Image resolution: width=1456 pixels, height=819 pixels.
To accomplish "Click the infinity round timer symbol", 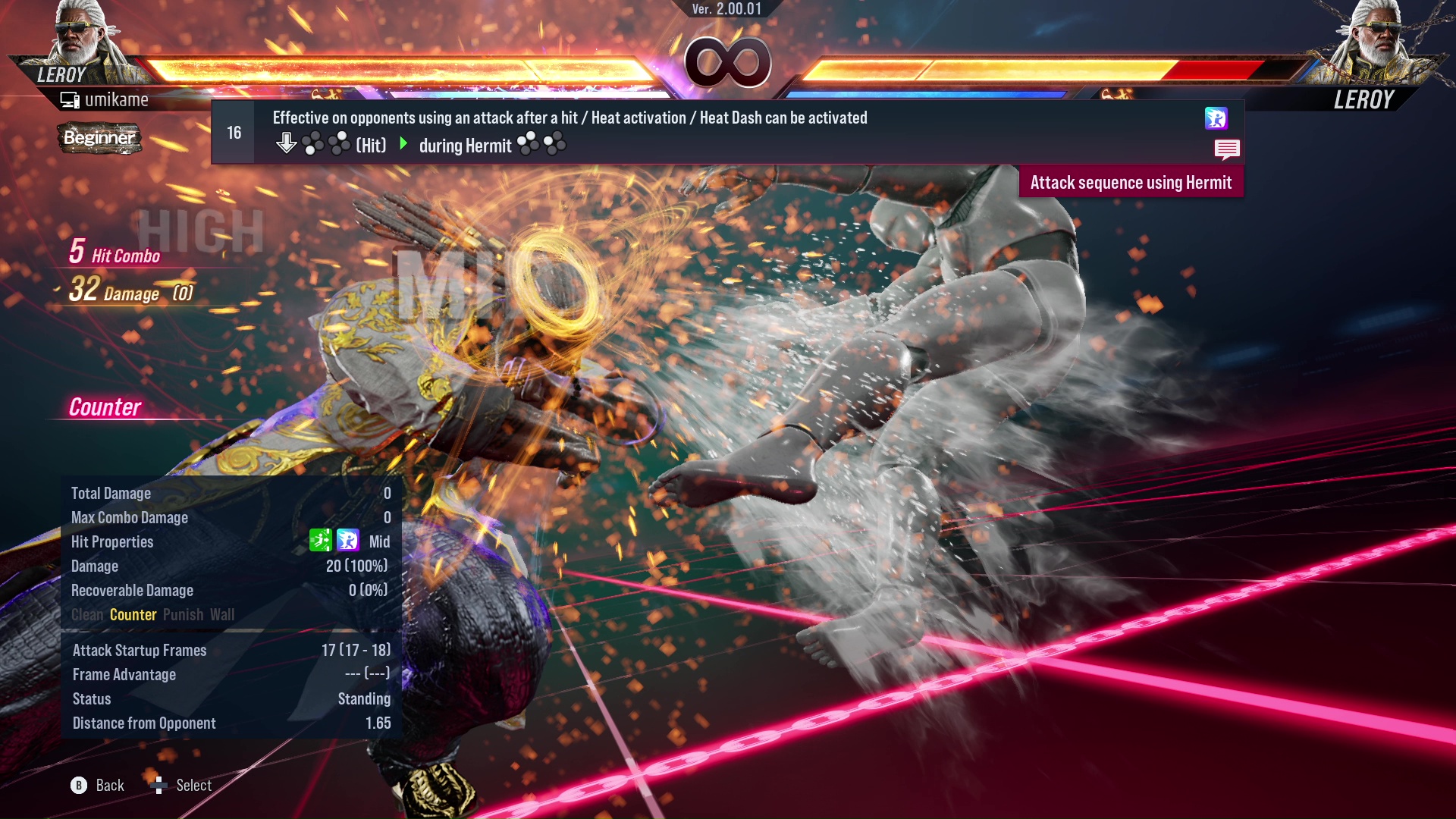I will (730, 63).
